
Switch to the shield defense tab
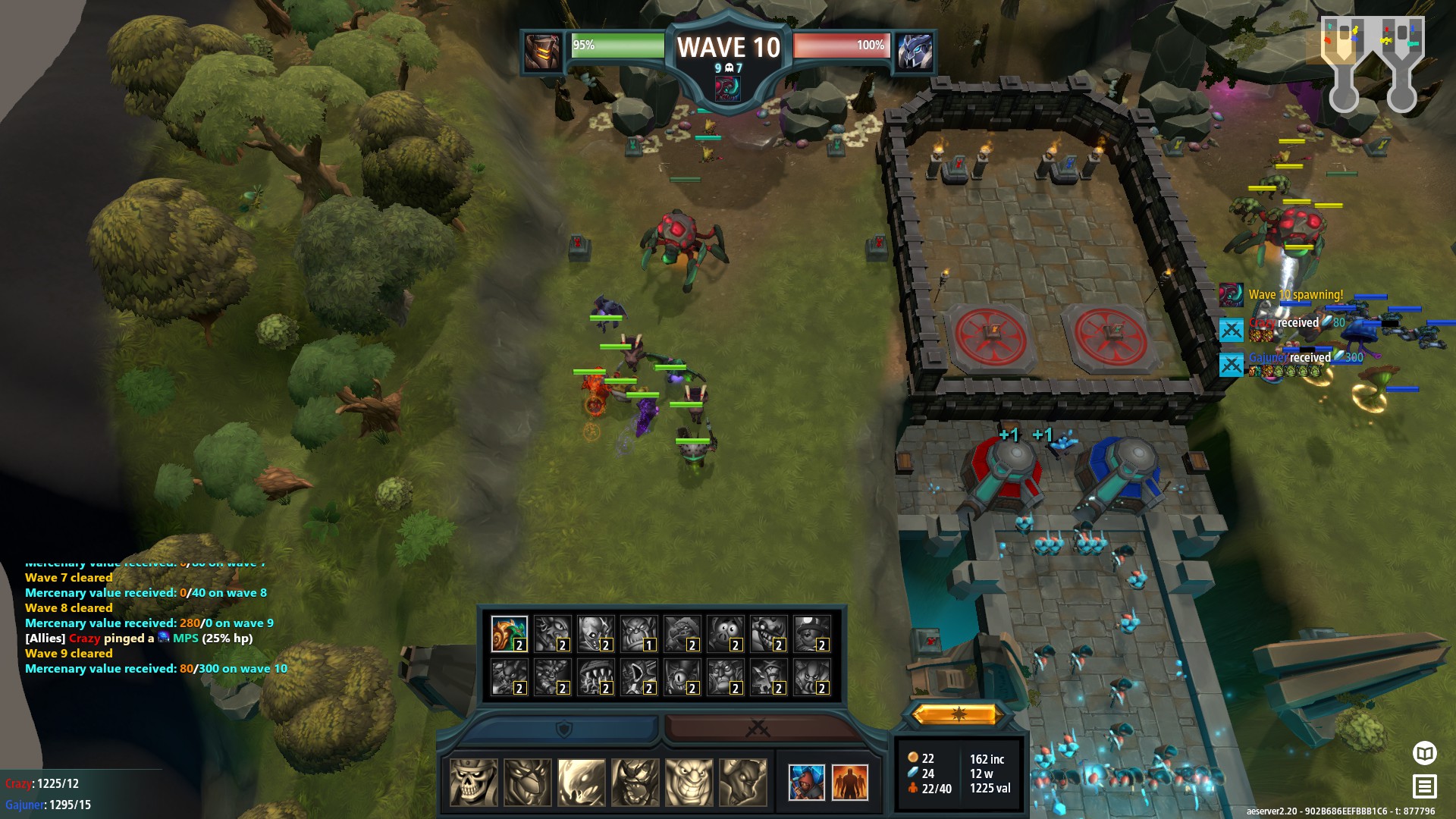click(563, 729)
